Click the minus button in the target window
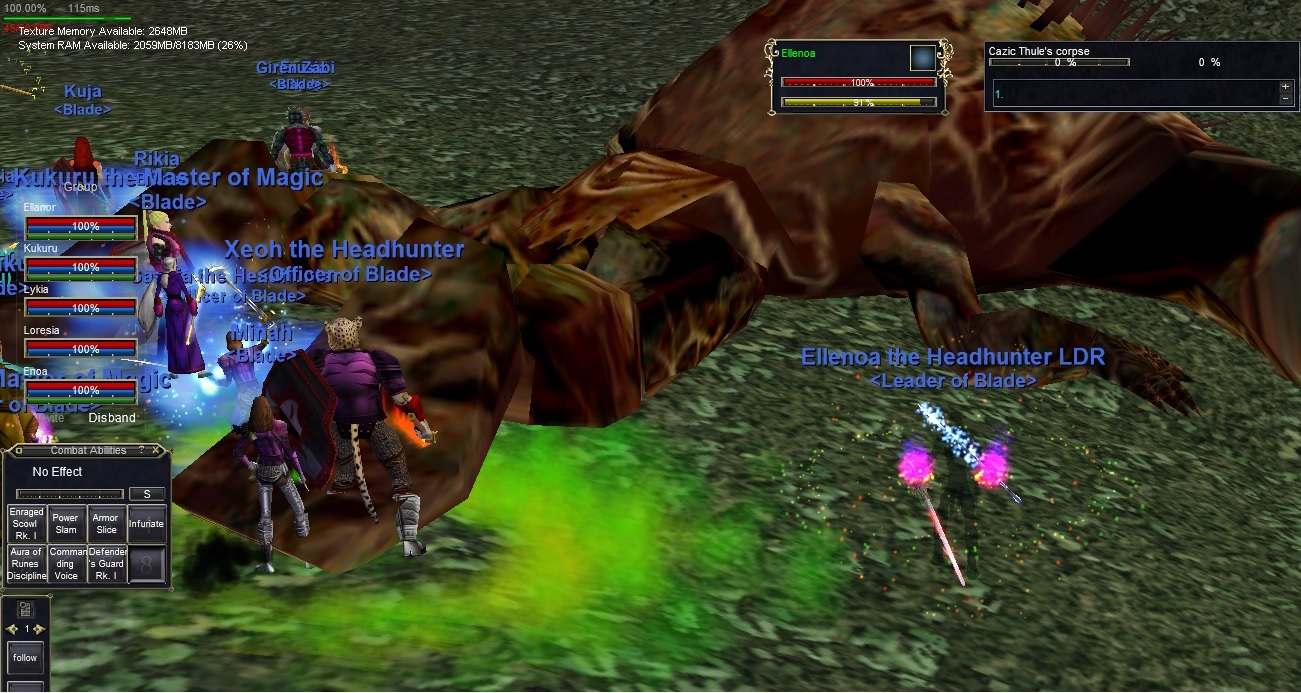The height and width of the screenshot is (693, 1301). click(x=1285, y=99)
